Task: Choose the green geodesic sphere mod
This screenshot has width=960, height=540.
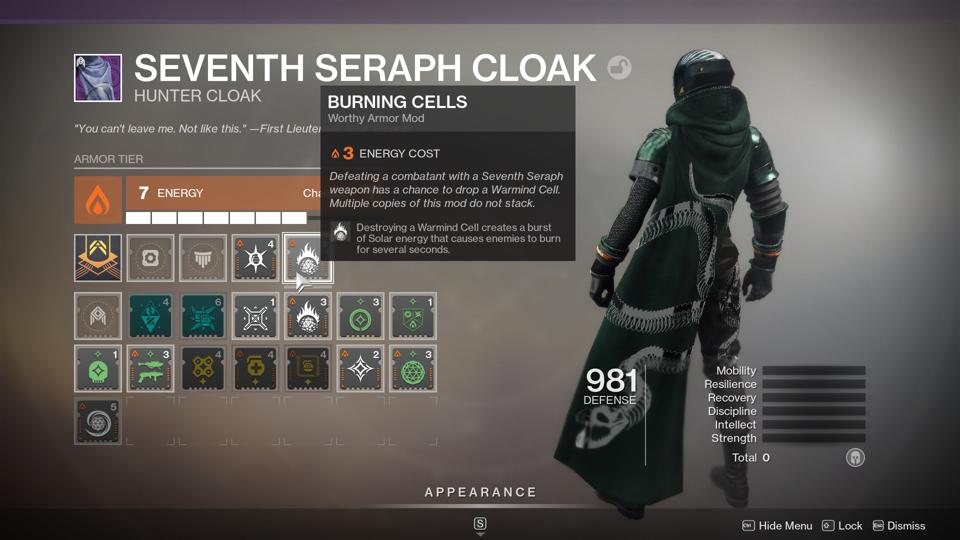Action: [x=410, y=368]
